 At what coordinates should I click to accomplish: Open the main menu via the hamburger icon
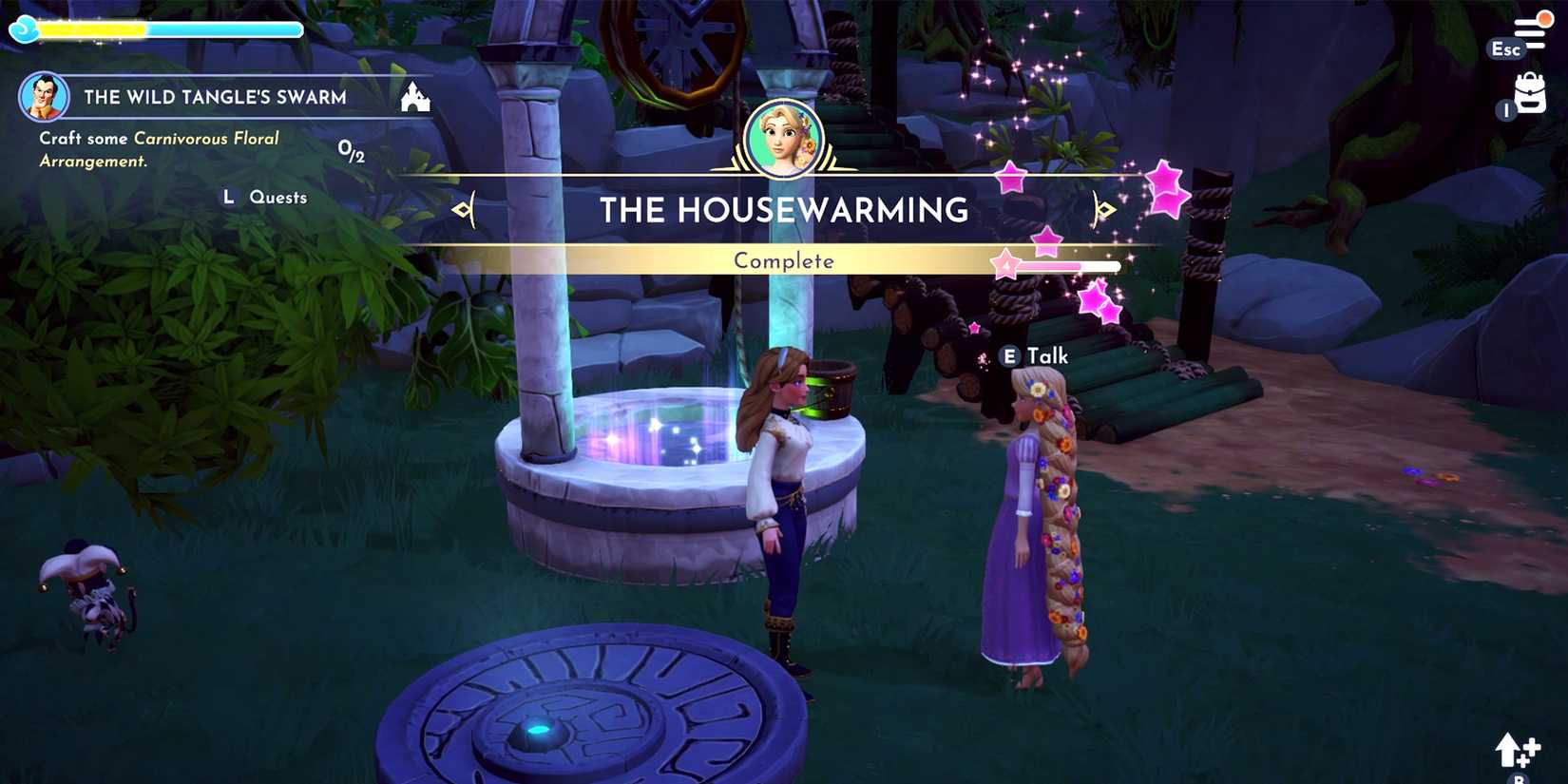point(1532,27)
